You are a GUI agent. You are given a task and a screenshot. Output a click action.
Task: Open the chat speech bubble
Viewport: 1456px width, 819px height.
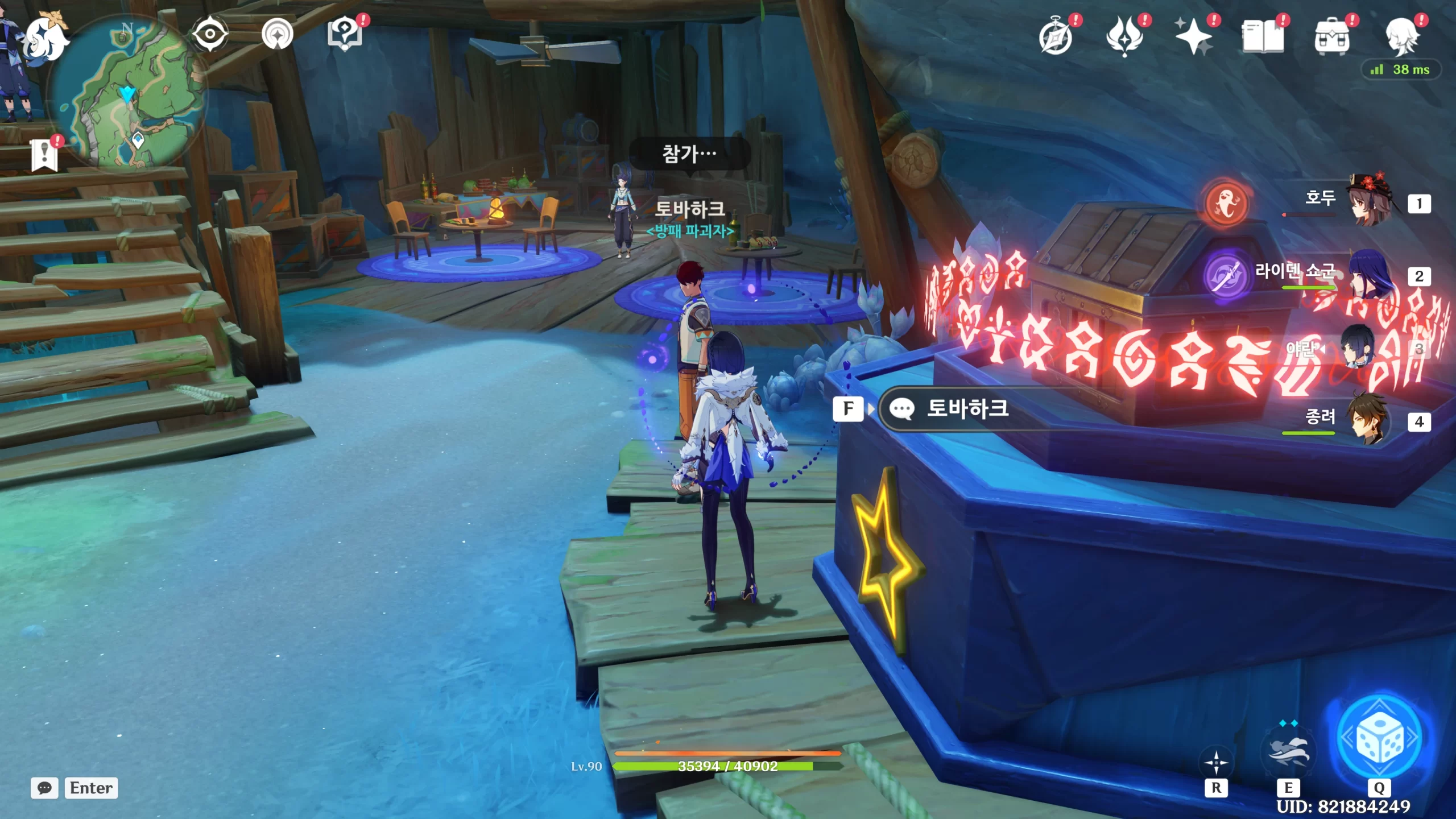[44, 788]
